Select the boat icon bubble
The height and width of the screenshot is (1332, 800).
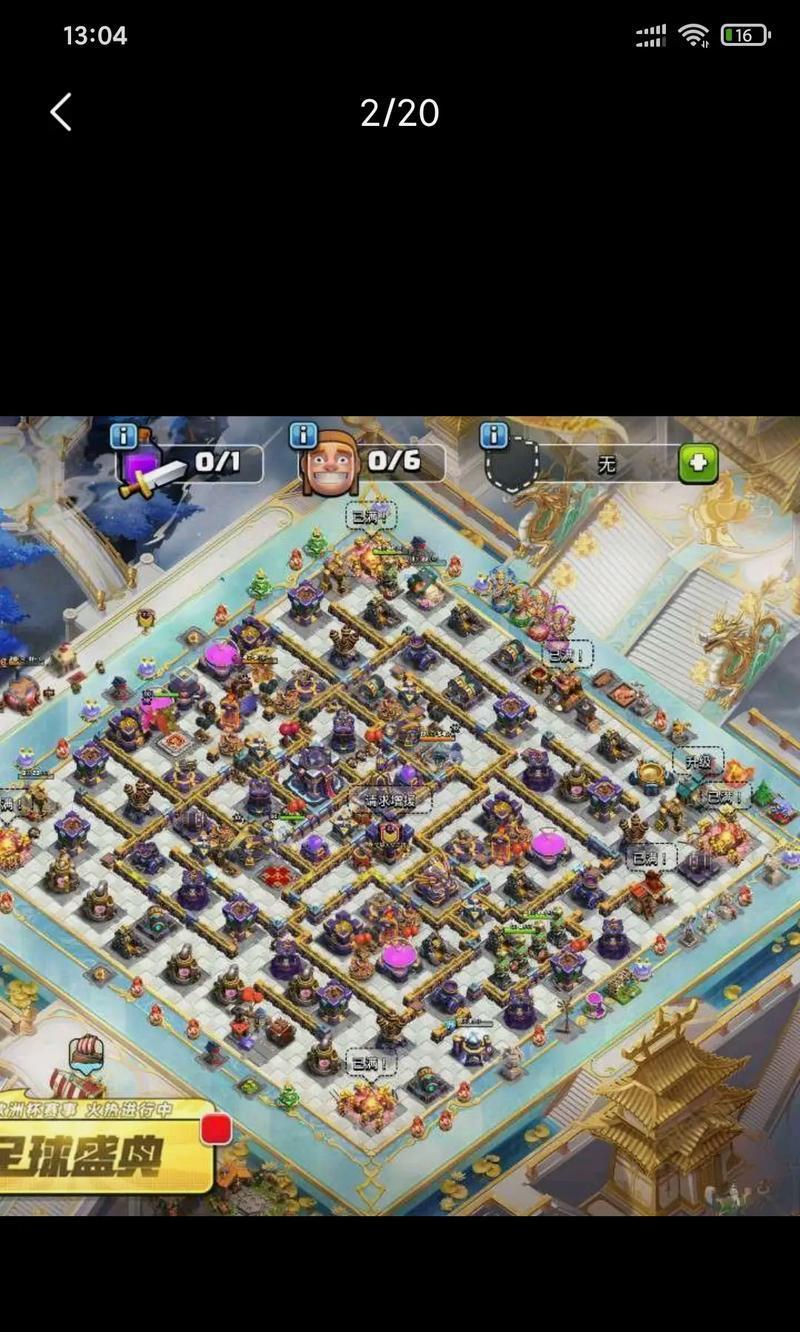point(87,1053)
